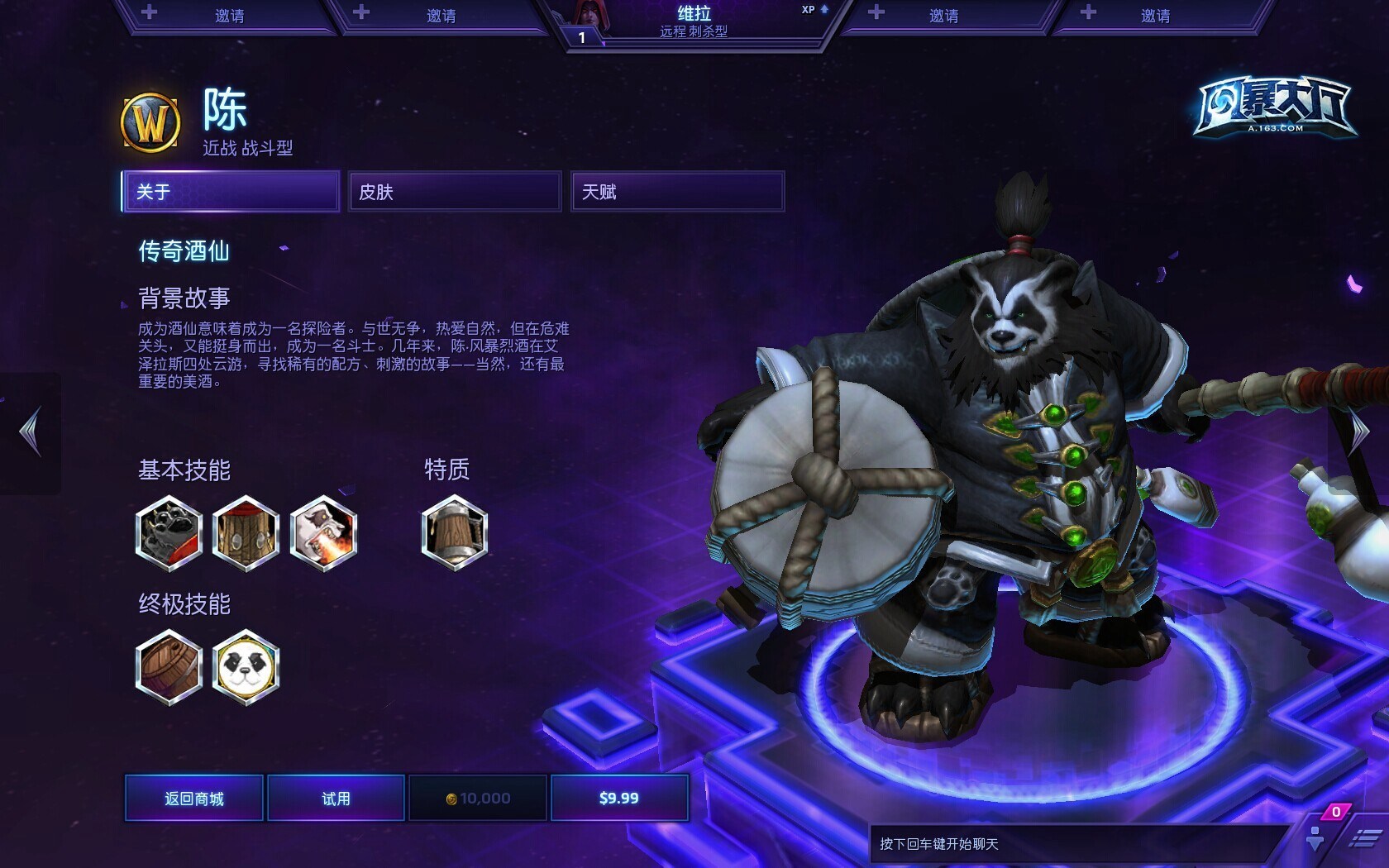Image resolution: width=1389 pixels, height=868 pixels.
Task: Open the friends list icon
Action: [x=1315, y=838]
